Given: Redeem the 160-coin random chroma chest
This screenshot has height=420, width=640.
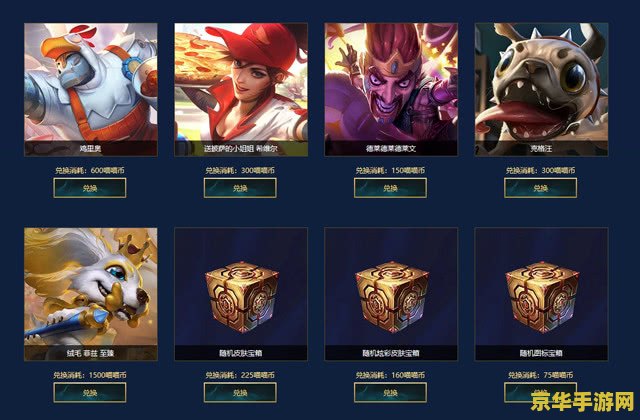Looking at the screenshot, I should (x=390, y=392).
